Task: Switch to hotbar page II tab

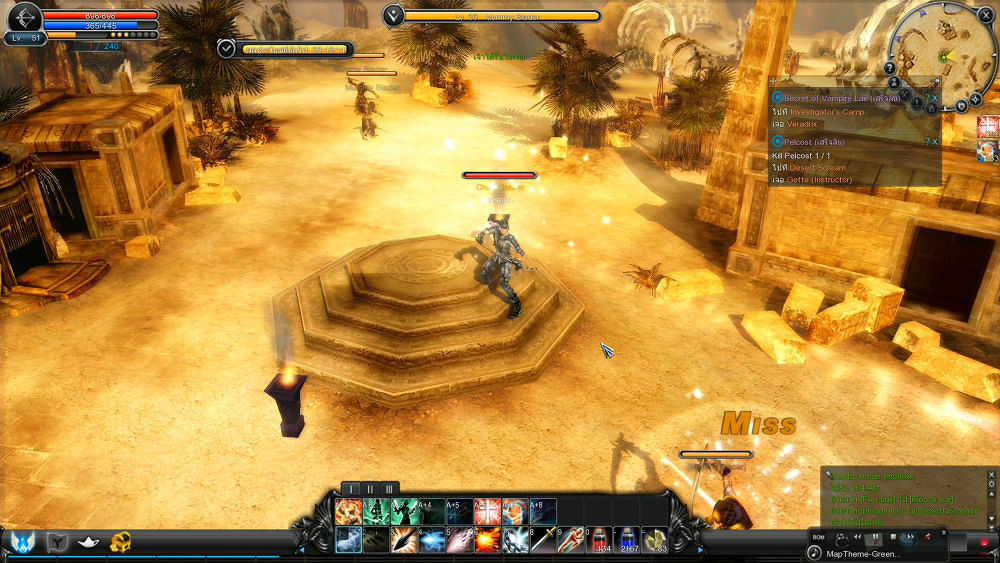Action: 370,488
